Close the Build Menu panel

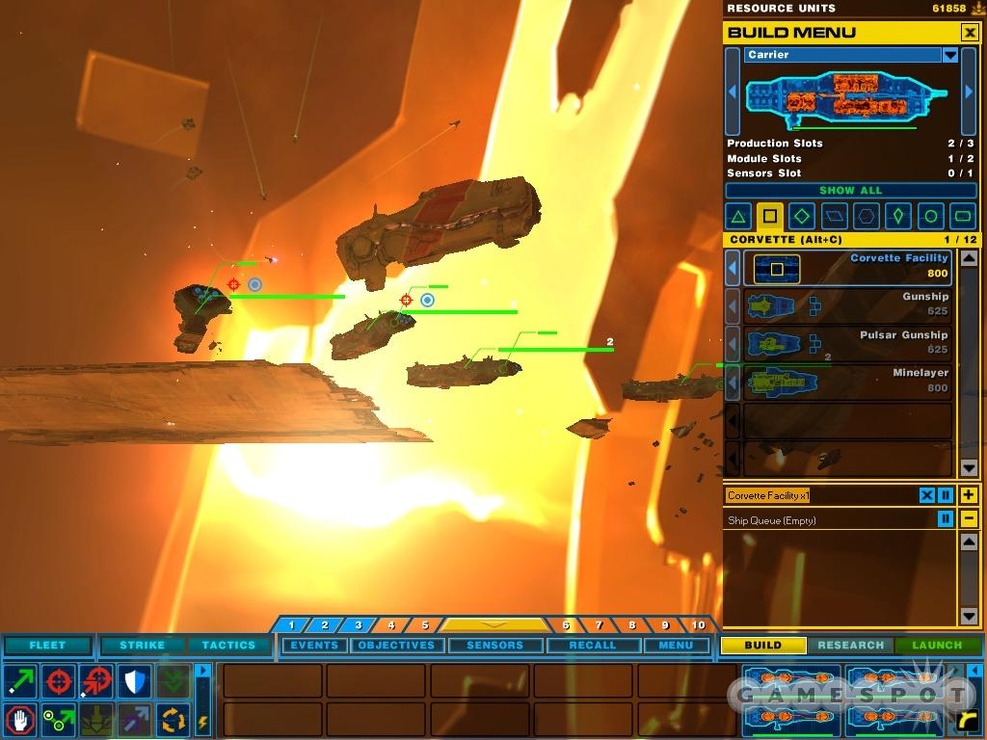pyautogui.click(x=969, y=33)
